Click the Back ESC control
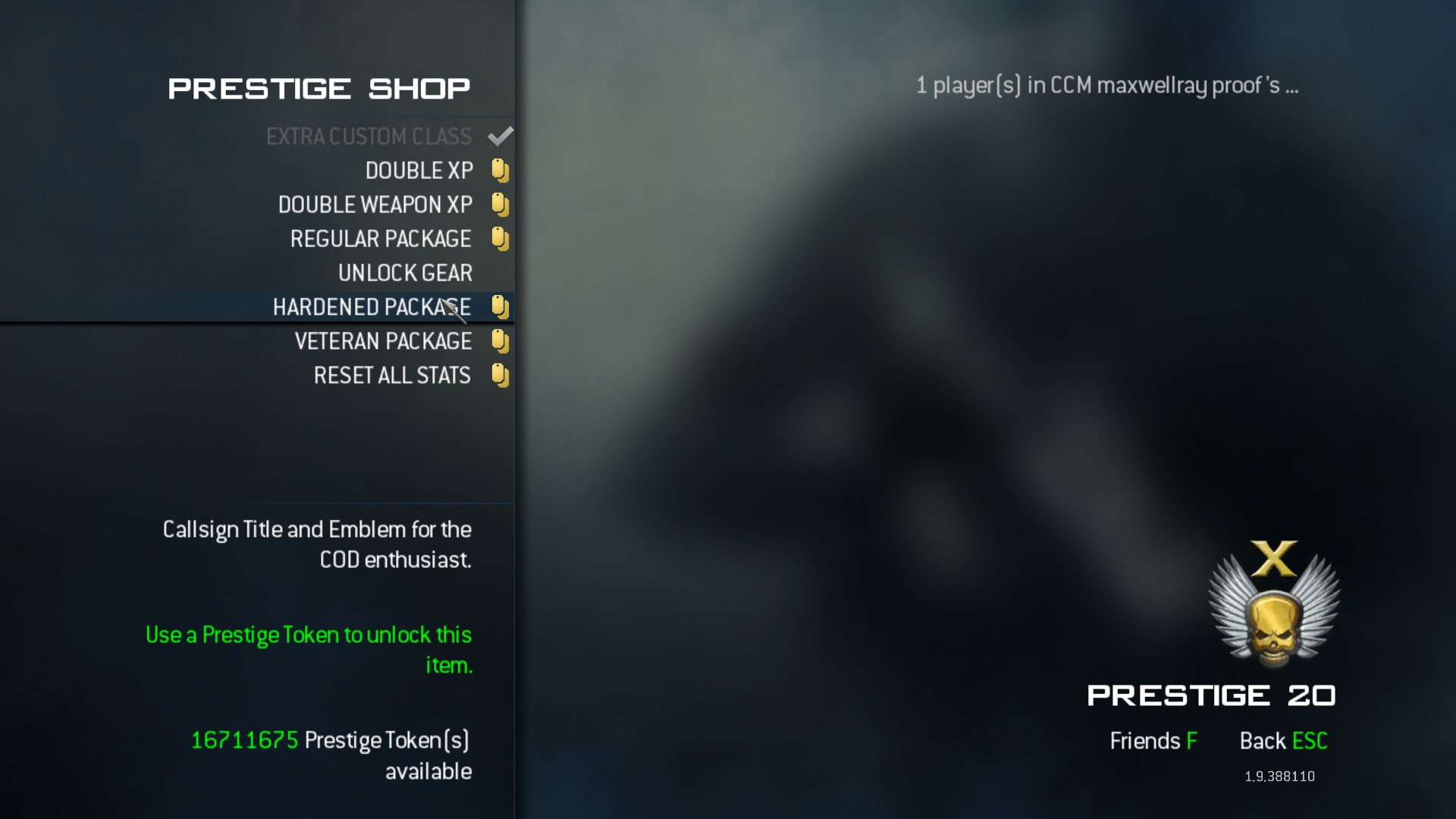 point(1284,741)
